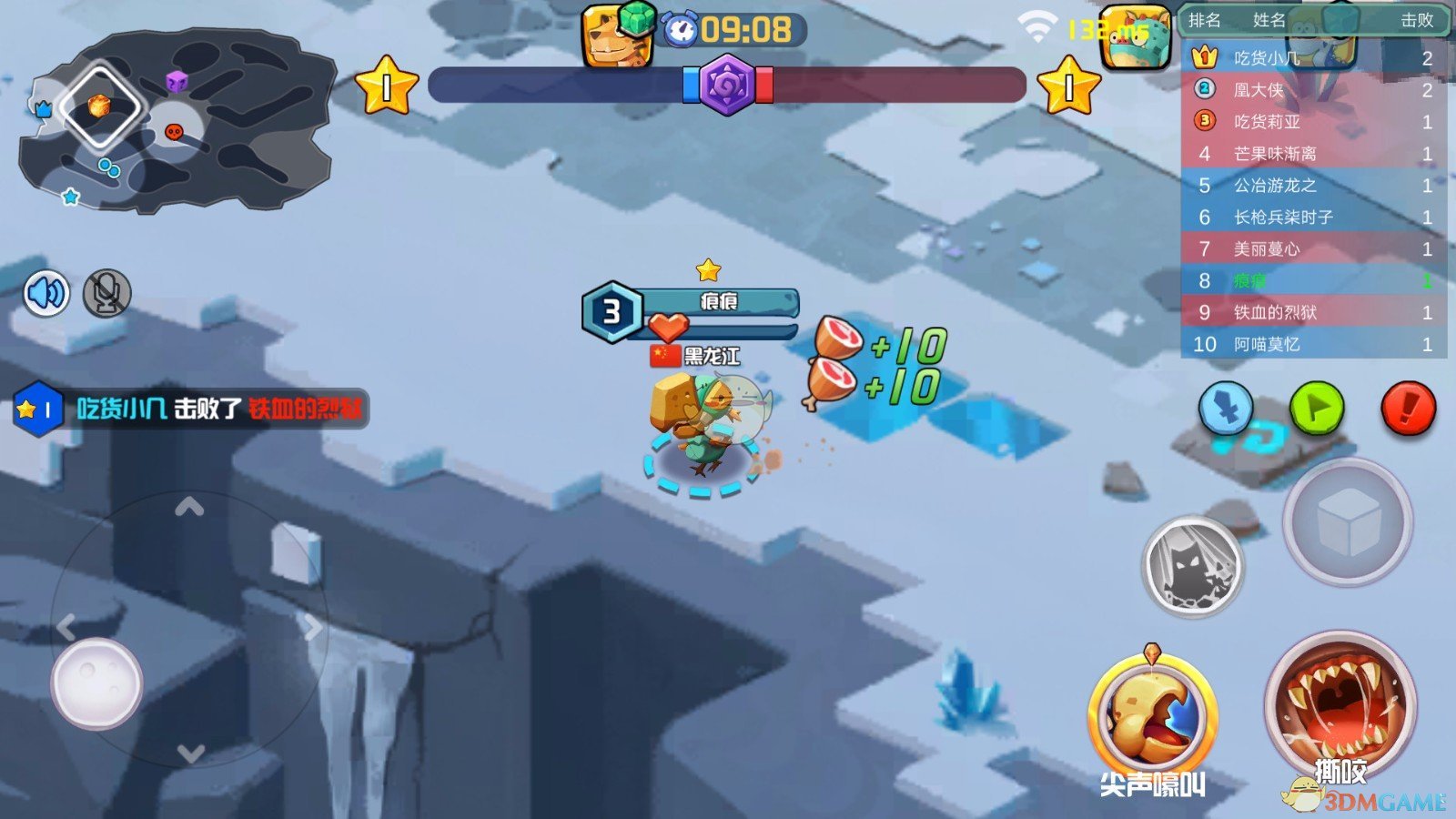1456x819 pixels.
Task: Tap the grey cube item button
Action: pos(1347,522)
